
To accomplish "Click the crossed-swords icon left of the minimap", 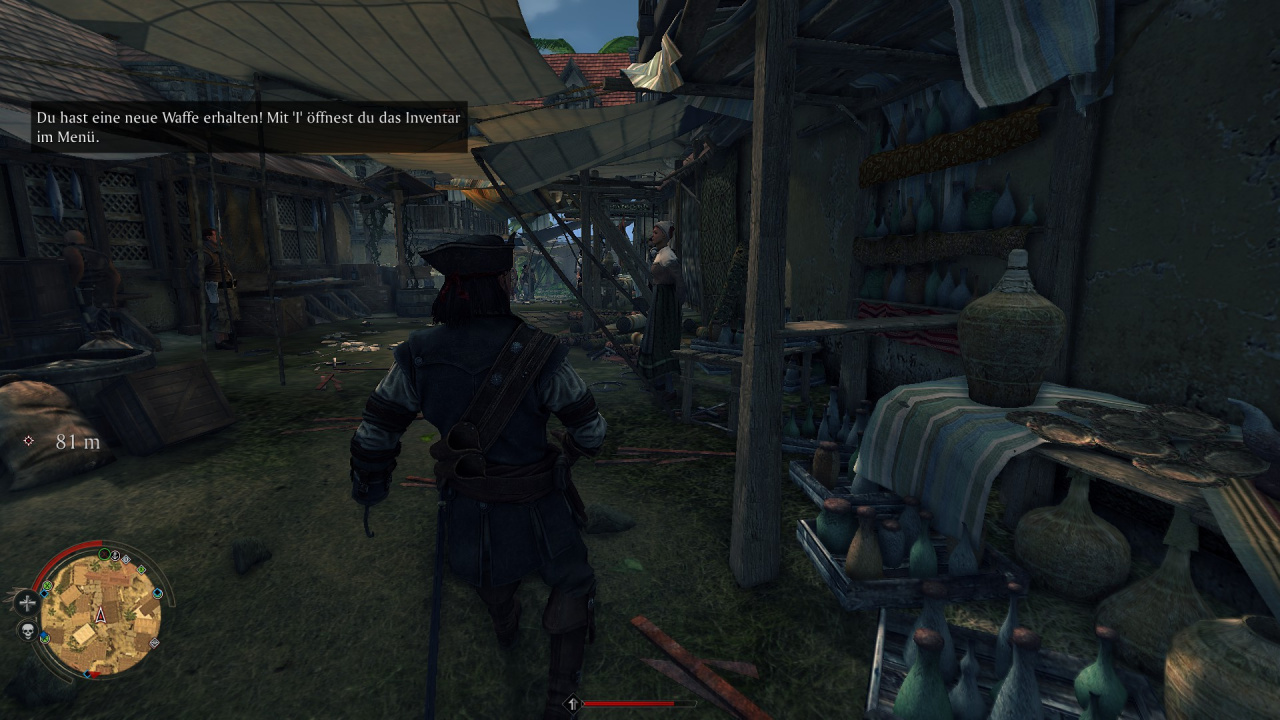I will coord(26,602).
